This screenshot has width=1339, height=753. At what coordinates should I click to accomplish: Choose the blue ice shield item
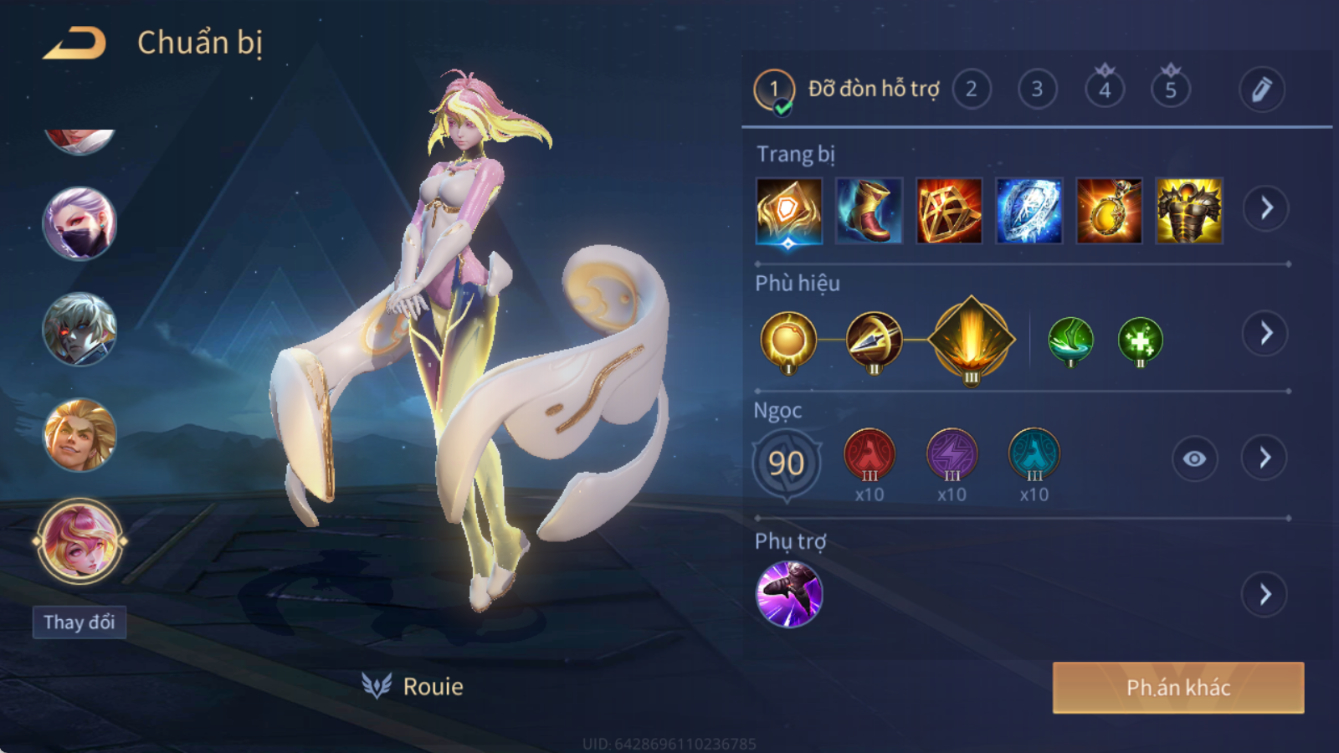pos(1029,211)
